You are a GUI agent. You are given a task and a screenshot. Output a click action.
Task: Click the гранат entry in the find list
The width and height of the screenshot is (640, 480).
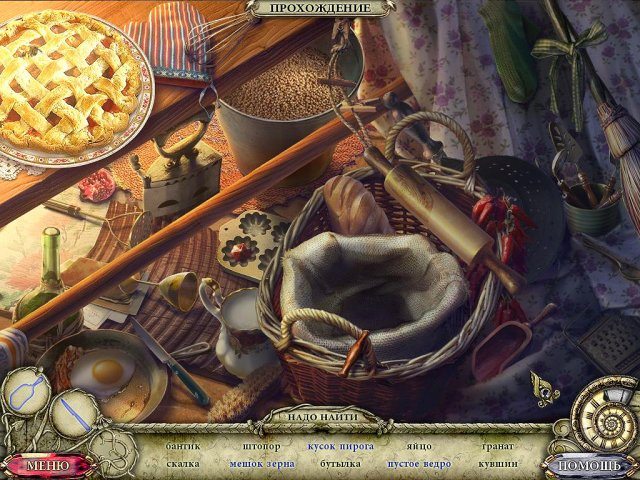coord(498,446)
